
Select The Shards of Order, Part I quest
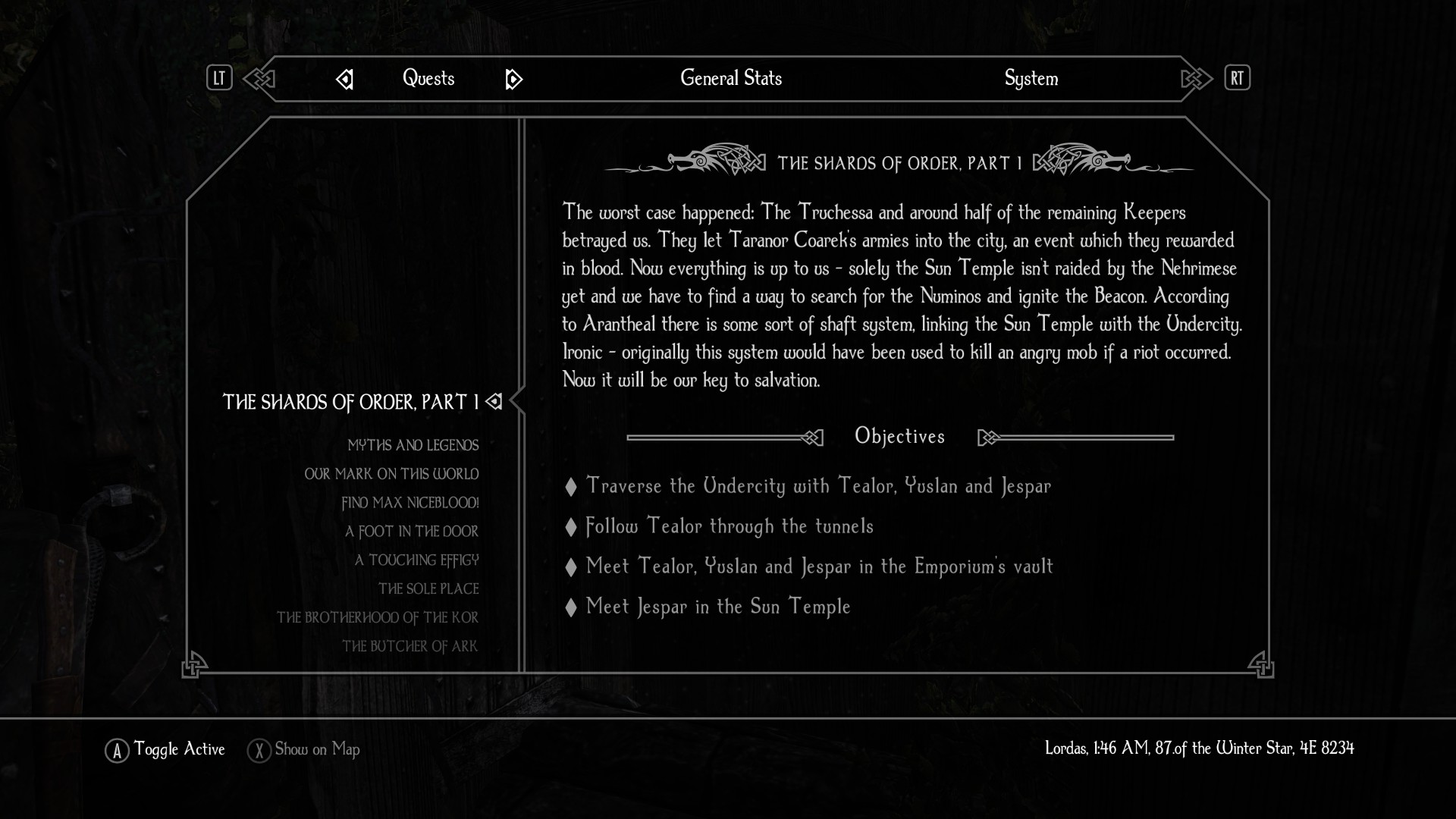(x=350, y=402)
